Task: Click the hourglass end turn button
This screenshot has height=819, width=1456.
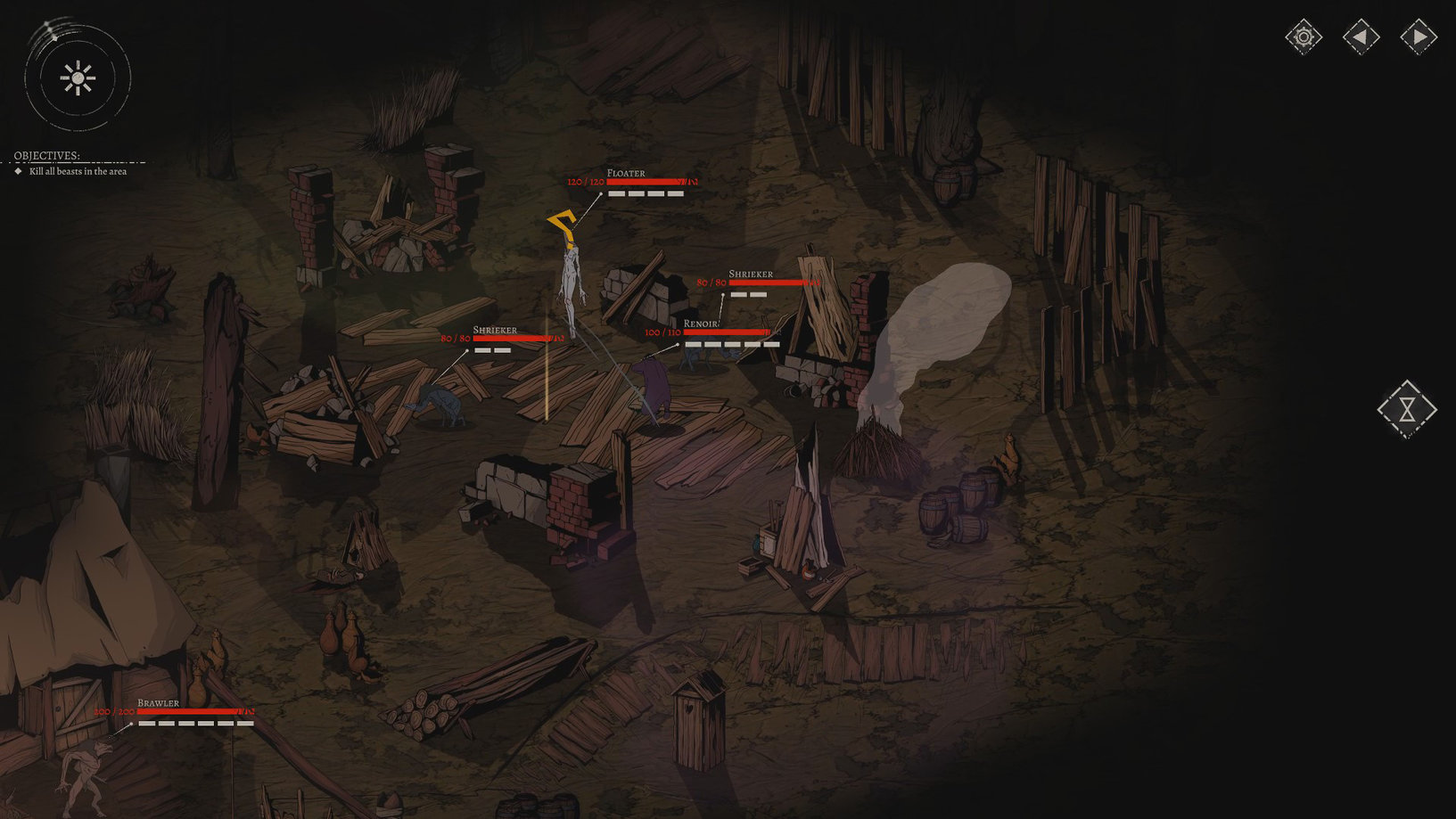Action: click(x=1407, y=409)
